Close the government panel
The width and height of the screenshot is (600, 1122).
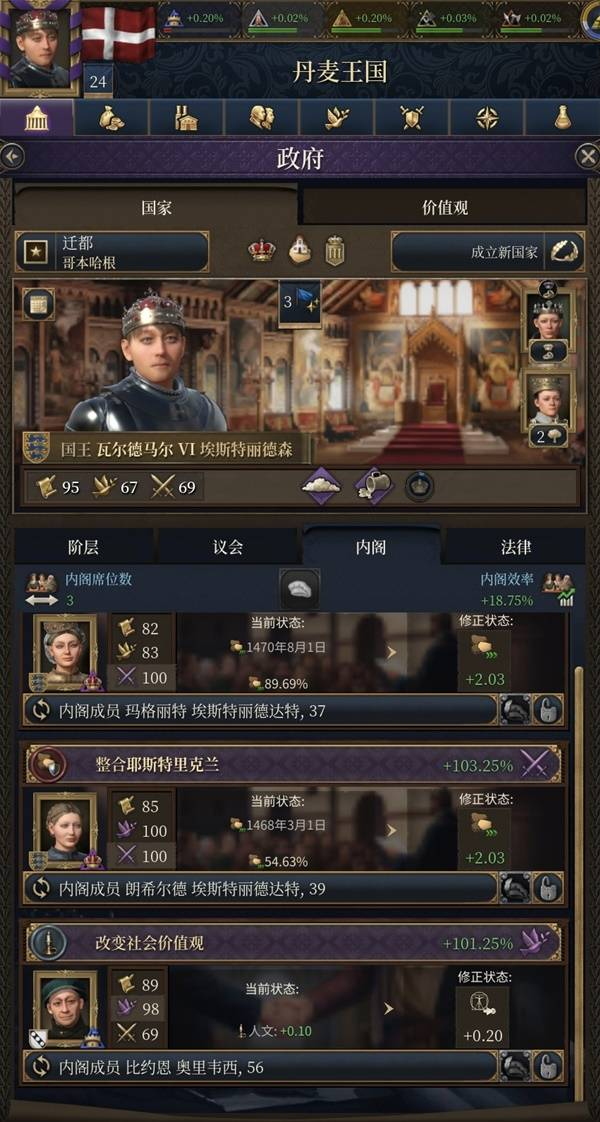[x=587, y=157]
